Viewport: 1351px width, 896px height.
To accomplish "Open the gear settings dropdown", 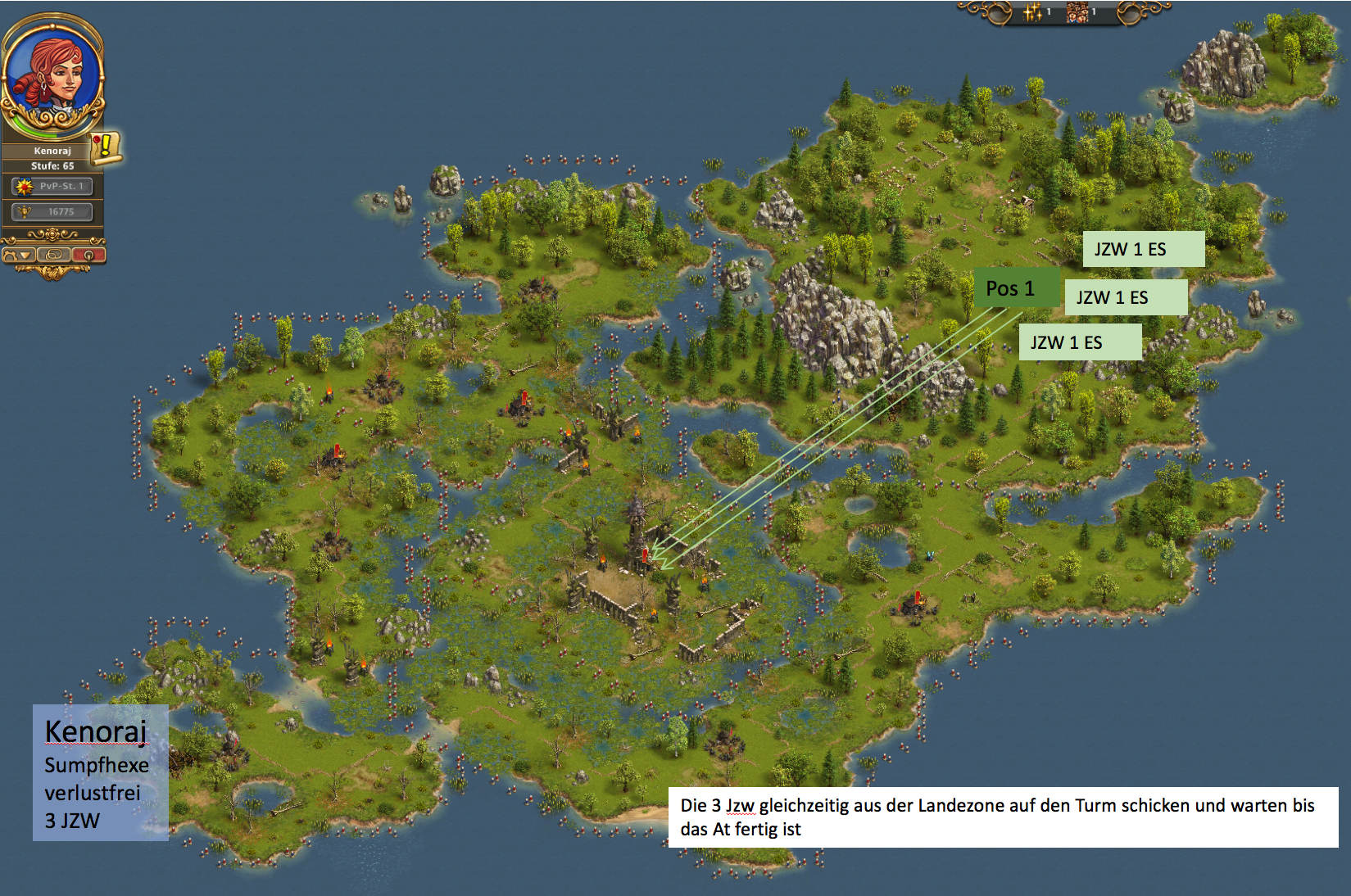I will point(18,255).
